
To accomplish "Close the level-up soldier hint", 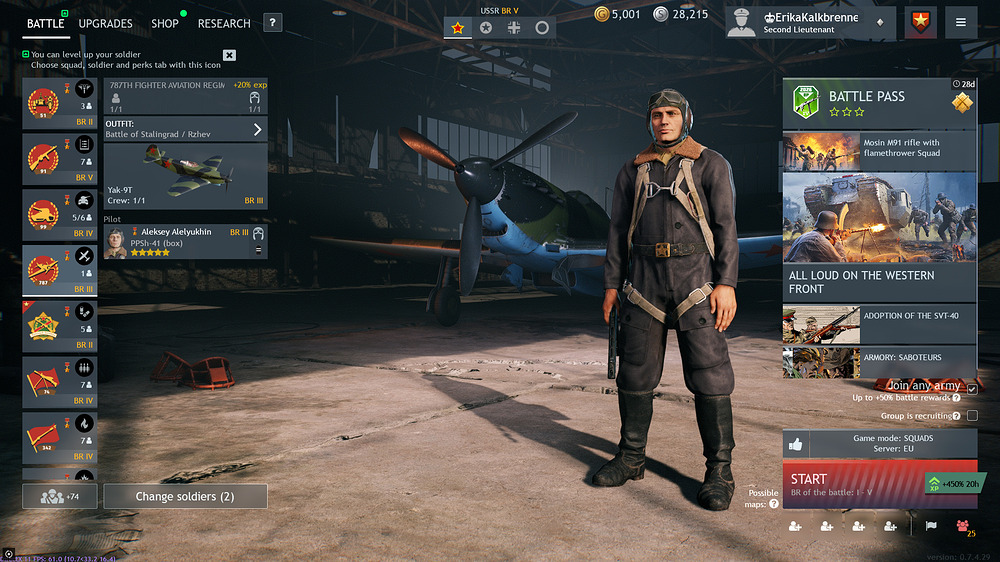I will (229, 55).
